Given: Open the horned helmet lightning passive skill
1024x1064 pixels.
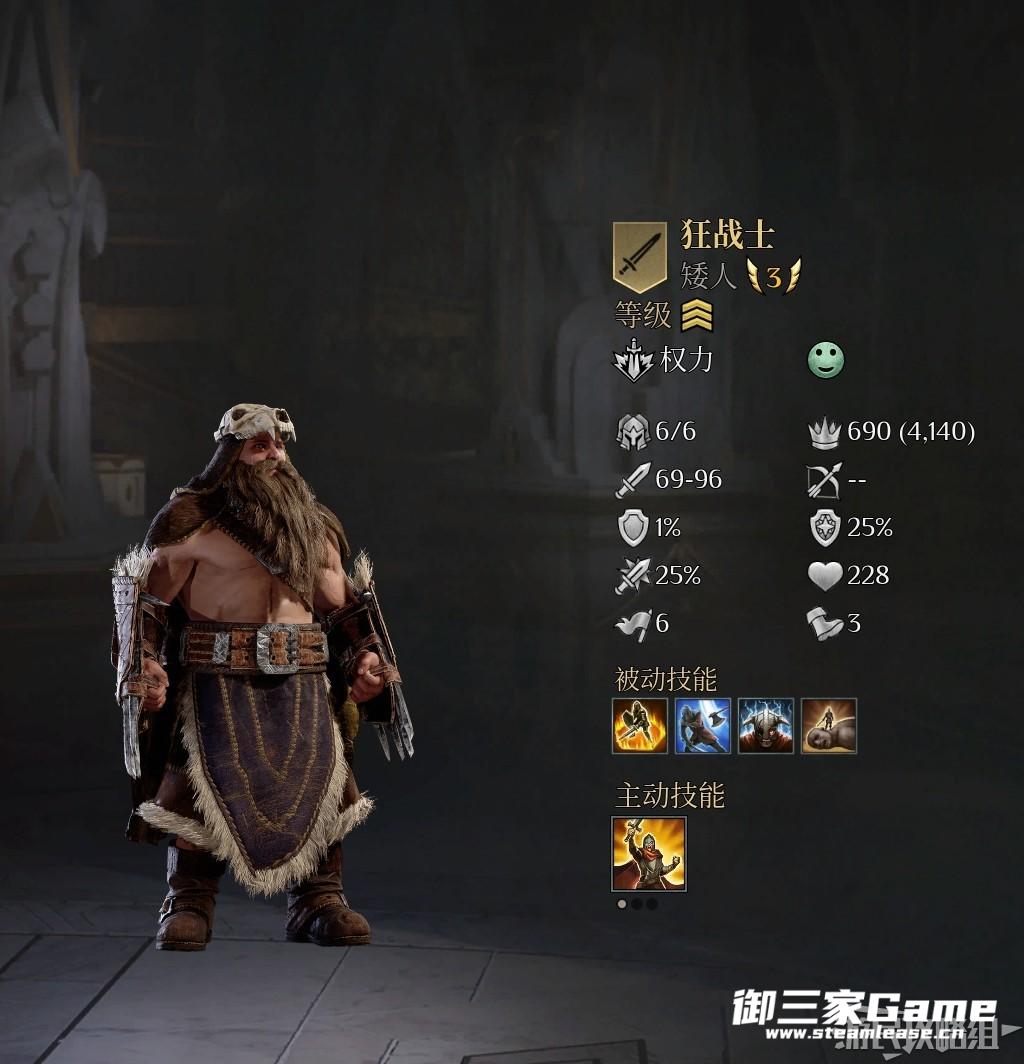Looking at the screenshot, I should click(766, 726).
